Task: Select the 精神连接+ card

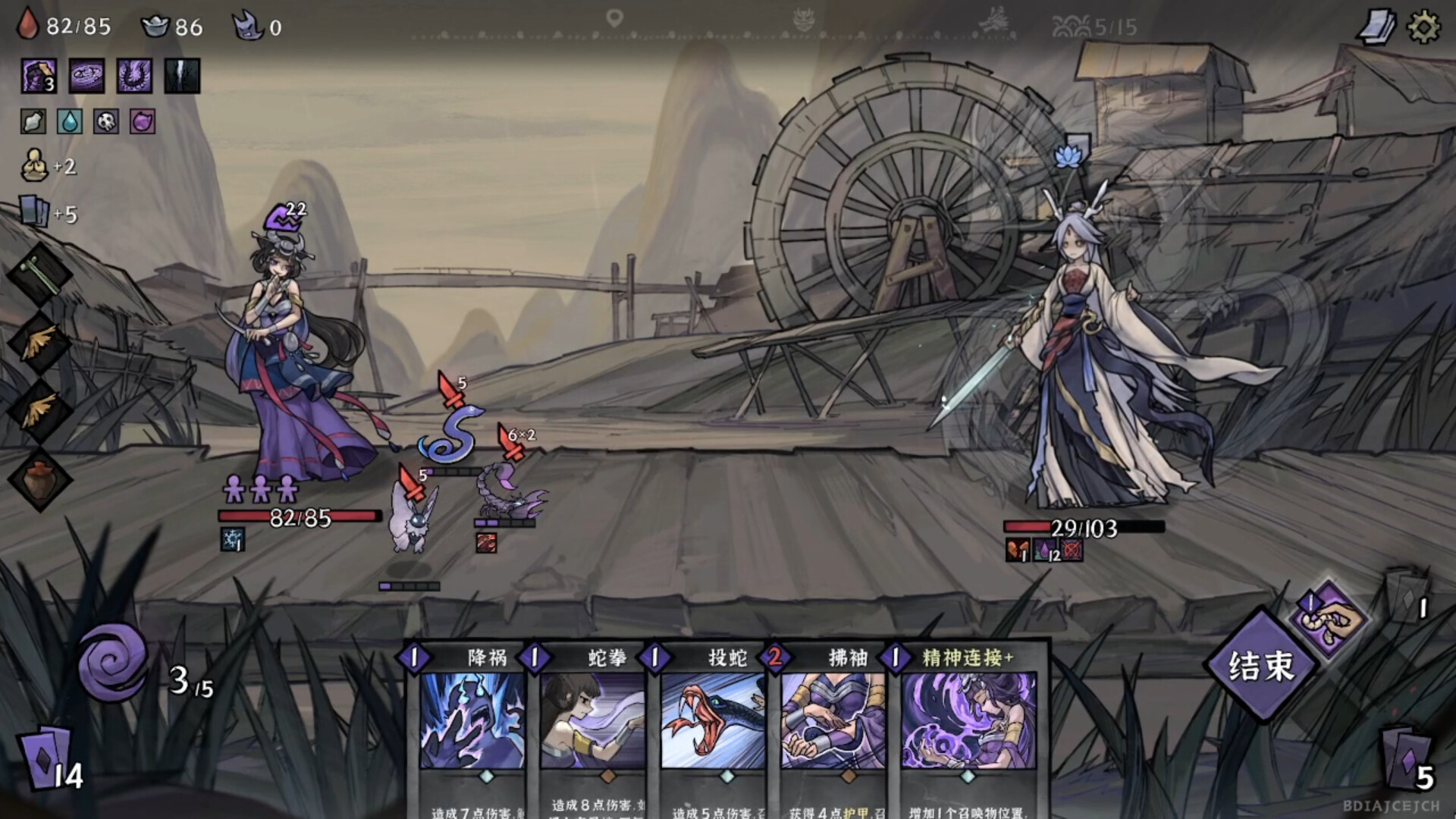Action: click(969, 720)
